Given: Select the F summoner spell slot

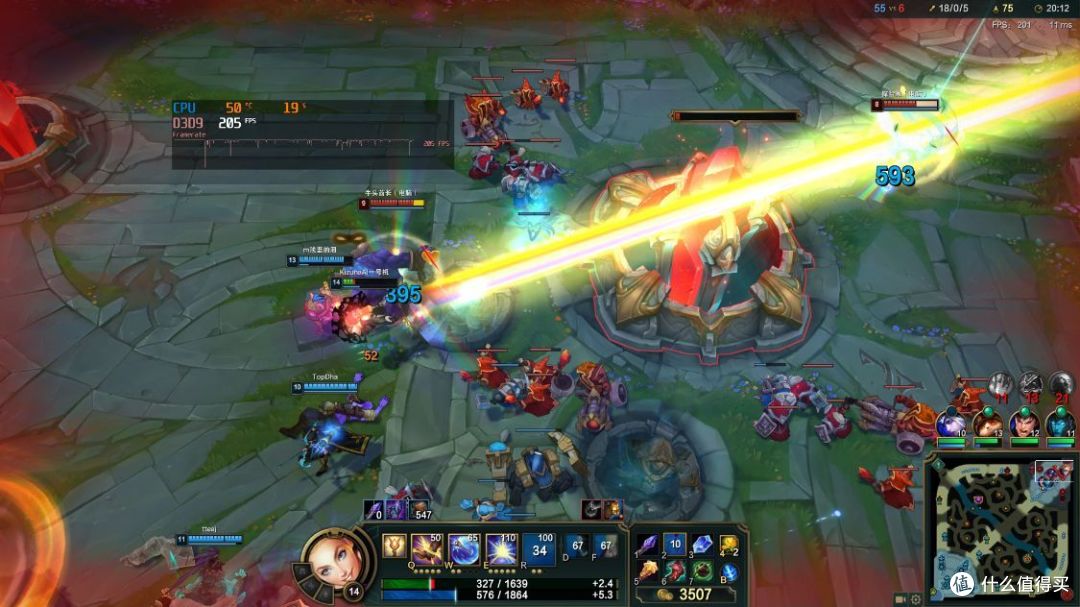Looking at the screenshot, I should coord(604,547).
